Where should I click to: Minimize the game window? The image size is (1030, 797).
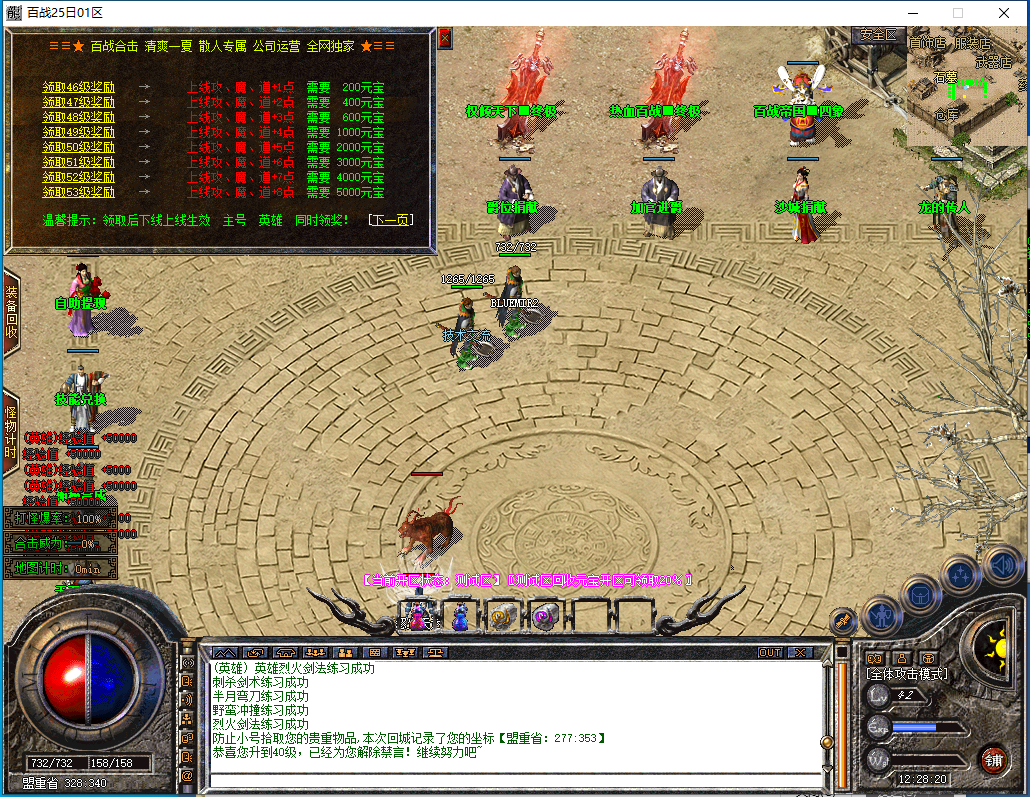(911, 13)
